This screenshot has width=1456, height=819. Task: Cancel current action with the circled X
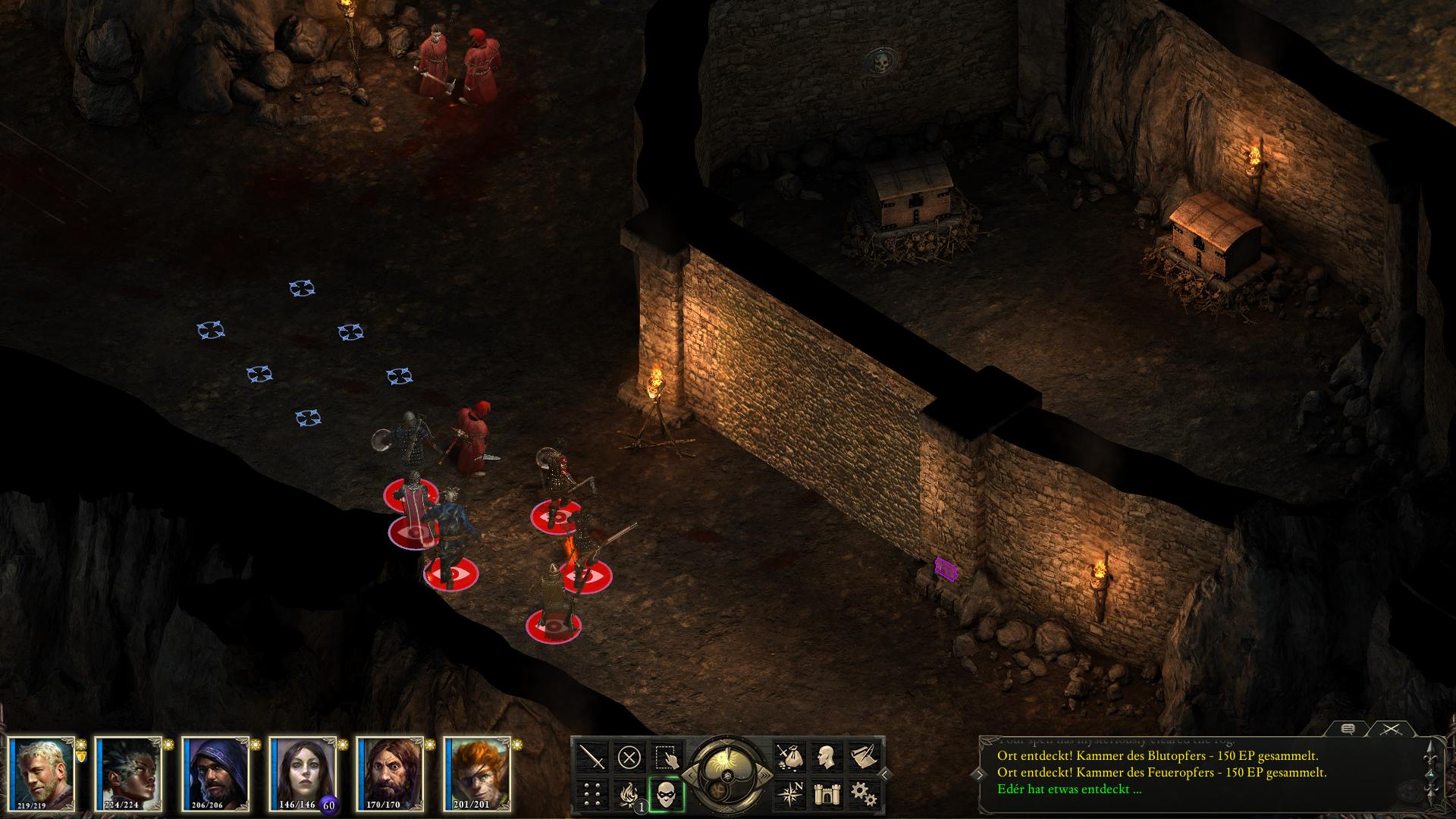tap(629, 757)
